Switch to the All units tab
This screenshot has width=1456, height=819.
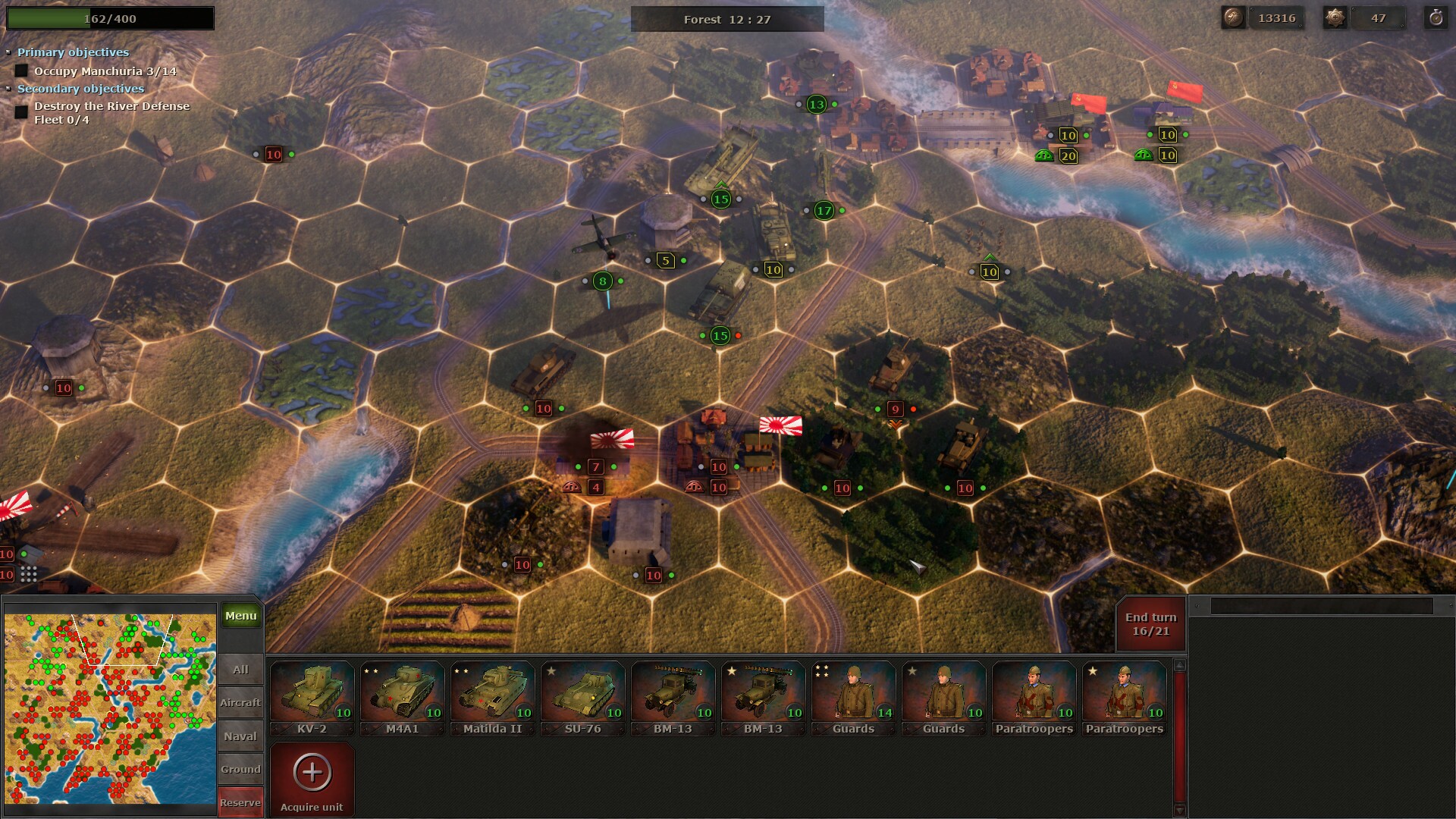[240, 670]
